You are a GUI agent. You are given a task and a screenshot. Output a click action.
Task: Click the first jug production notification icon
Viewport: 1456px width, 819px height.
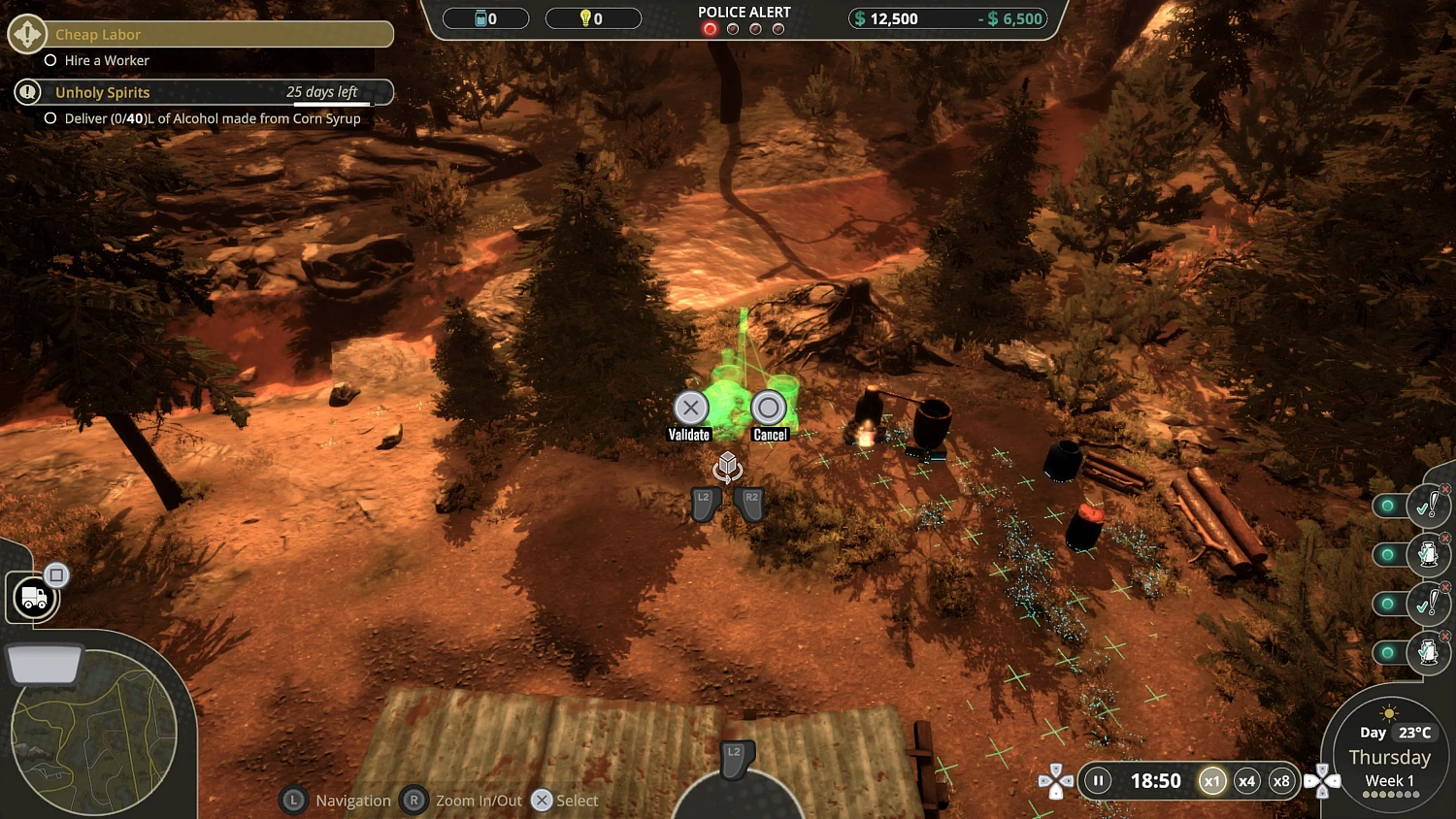pyautogui.click(x=1429, y=554)
